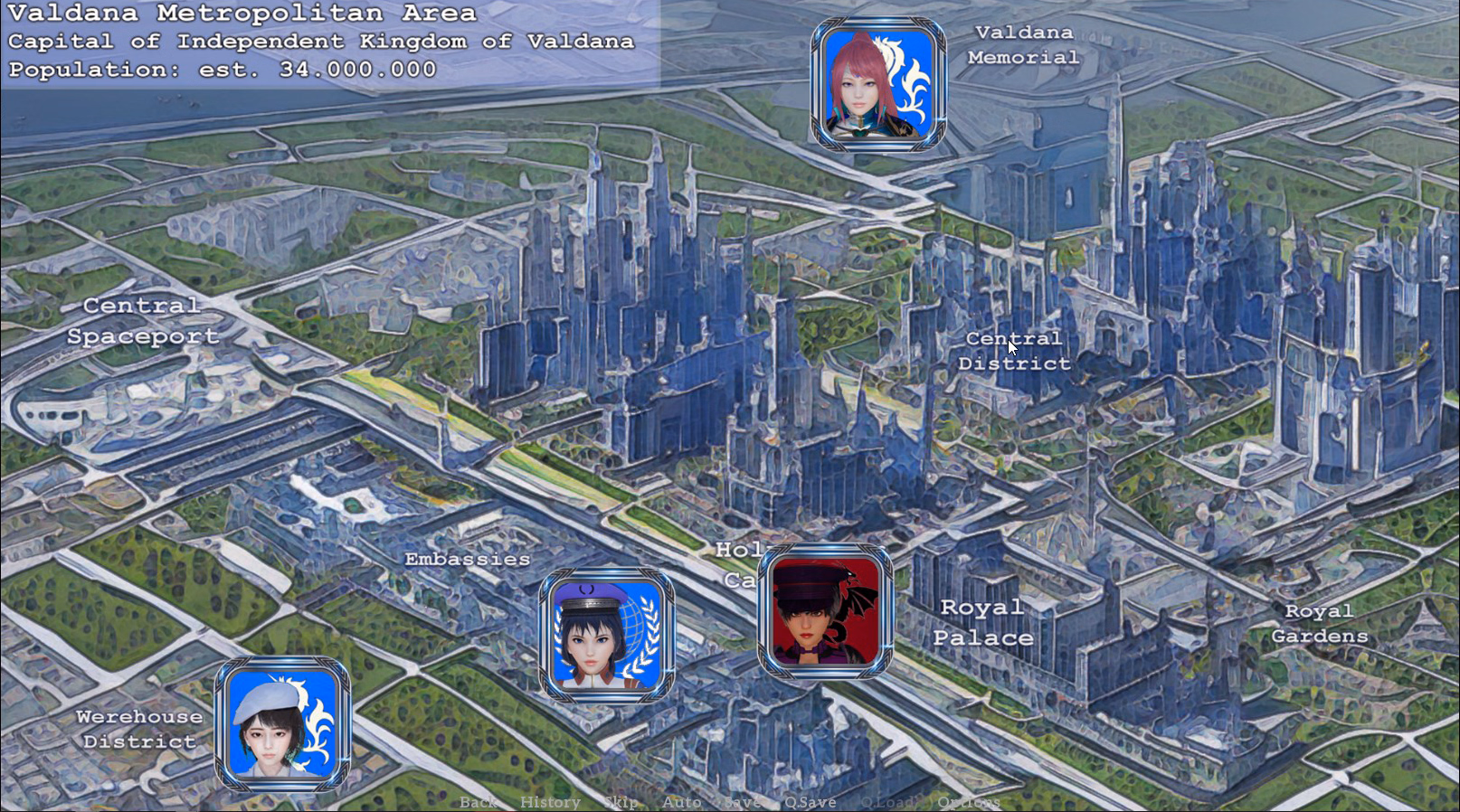Click the beret girl portrait in Werehouse District

[x=281, y=723]
